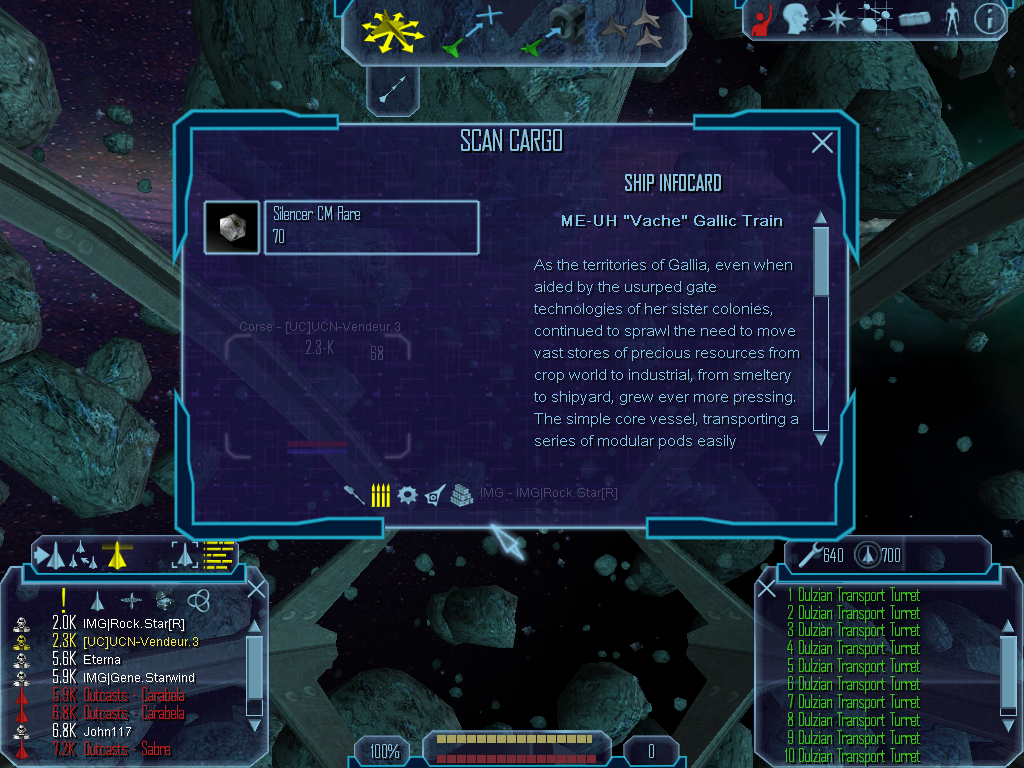
Task: Open the chat speaking-head icon
Action: click(796, 19)
